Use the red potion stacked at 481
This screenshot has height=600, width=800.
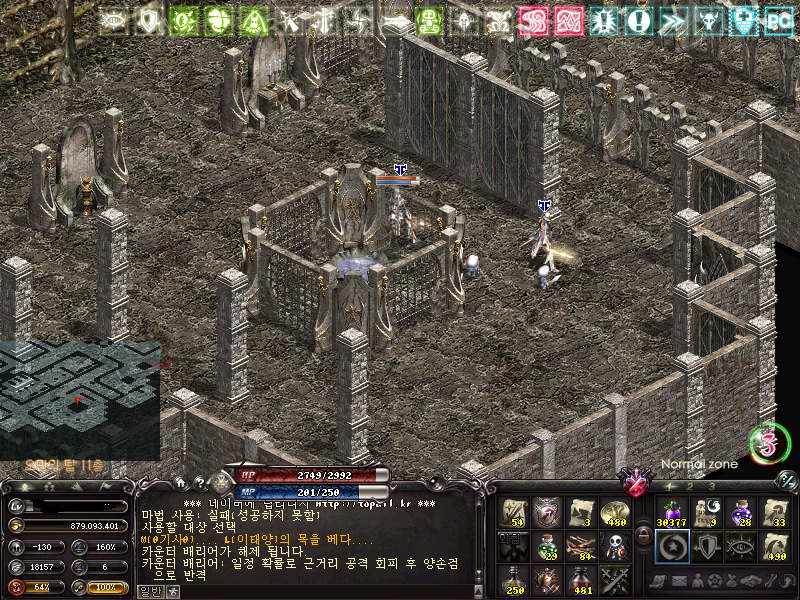581,579
